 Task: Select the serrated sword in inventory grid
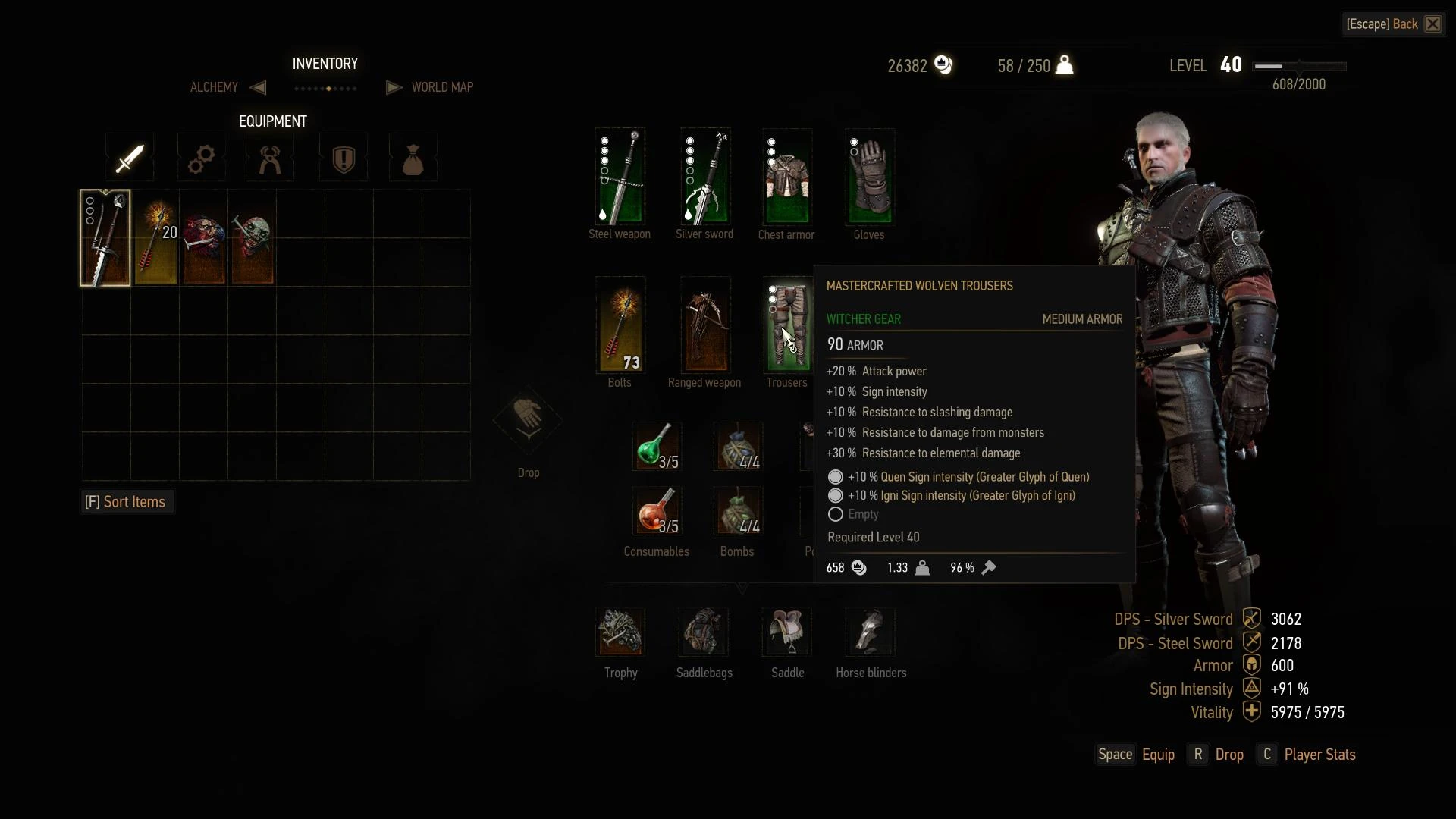point(105,238)
